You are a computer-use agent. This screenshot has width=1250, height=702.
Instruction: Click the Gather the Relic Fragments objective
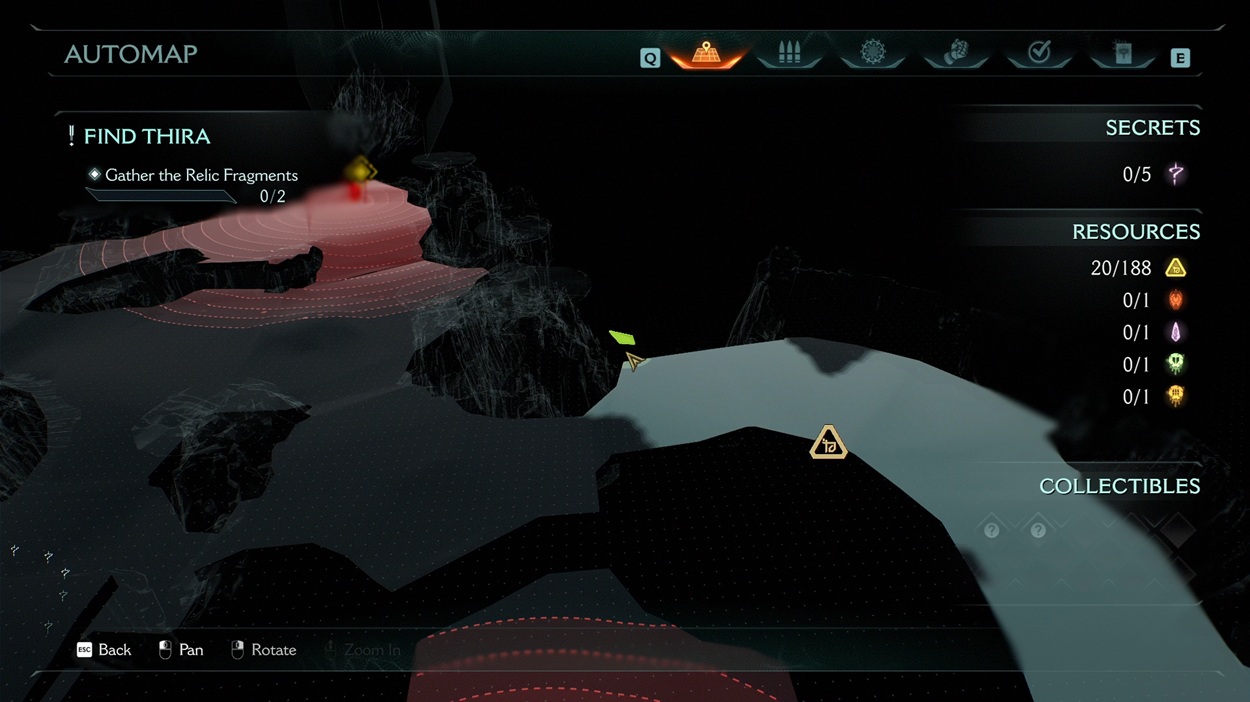201,175
